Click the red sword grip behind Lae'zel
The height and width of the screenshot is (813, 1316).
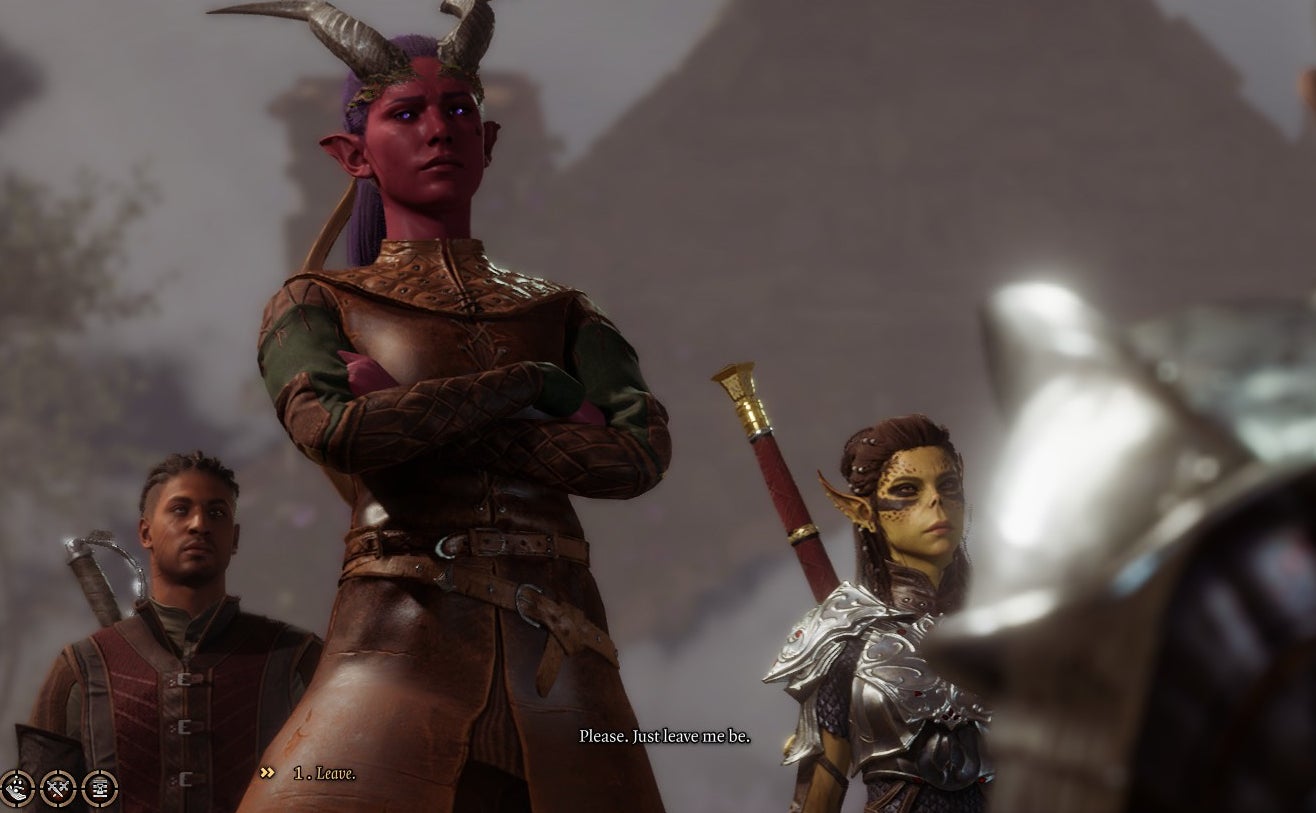[775, 480]
